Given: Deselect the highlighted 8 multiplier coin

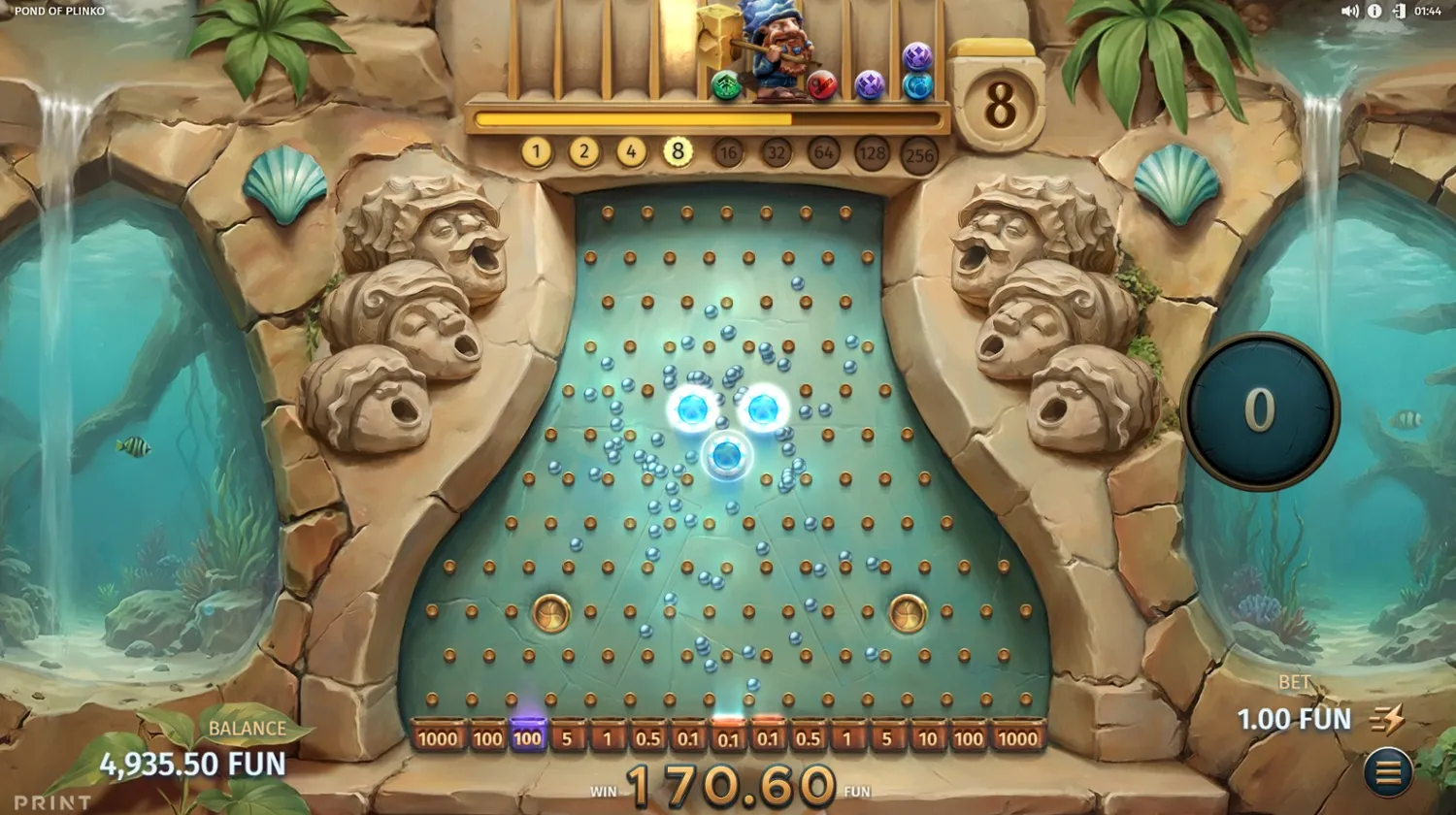Looking at the screenshot, I should pyautogui.click(x=679, y=151).
